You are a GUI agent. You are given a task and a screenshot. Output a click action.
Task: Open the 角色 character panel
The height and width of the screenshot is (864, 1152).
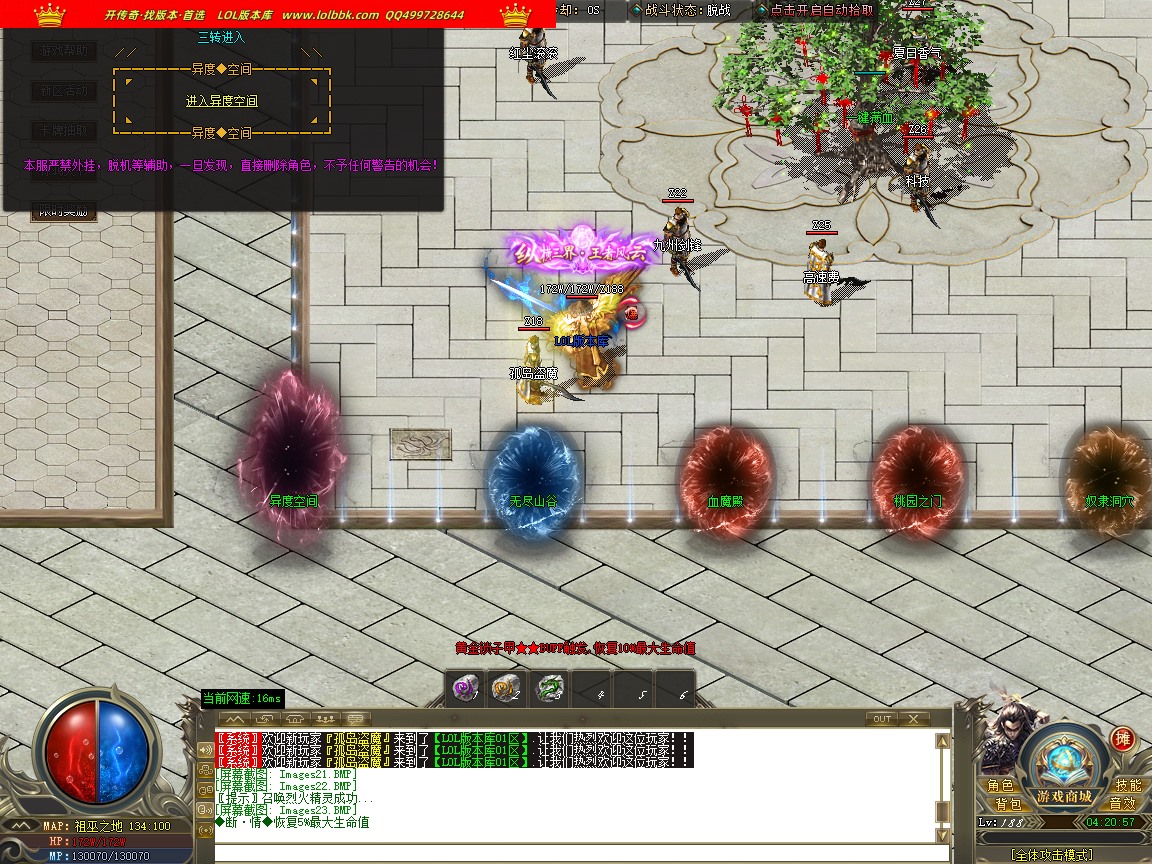pos(1000,786)
